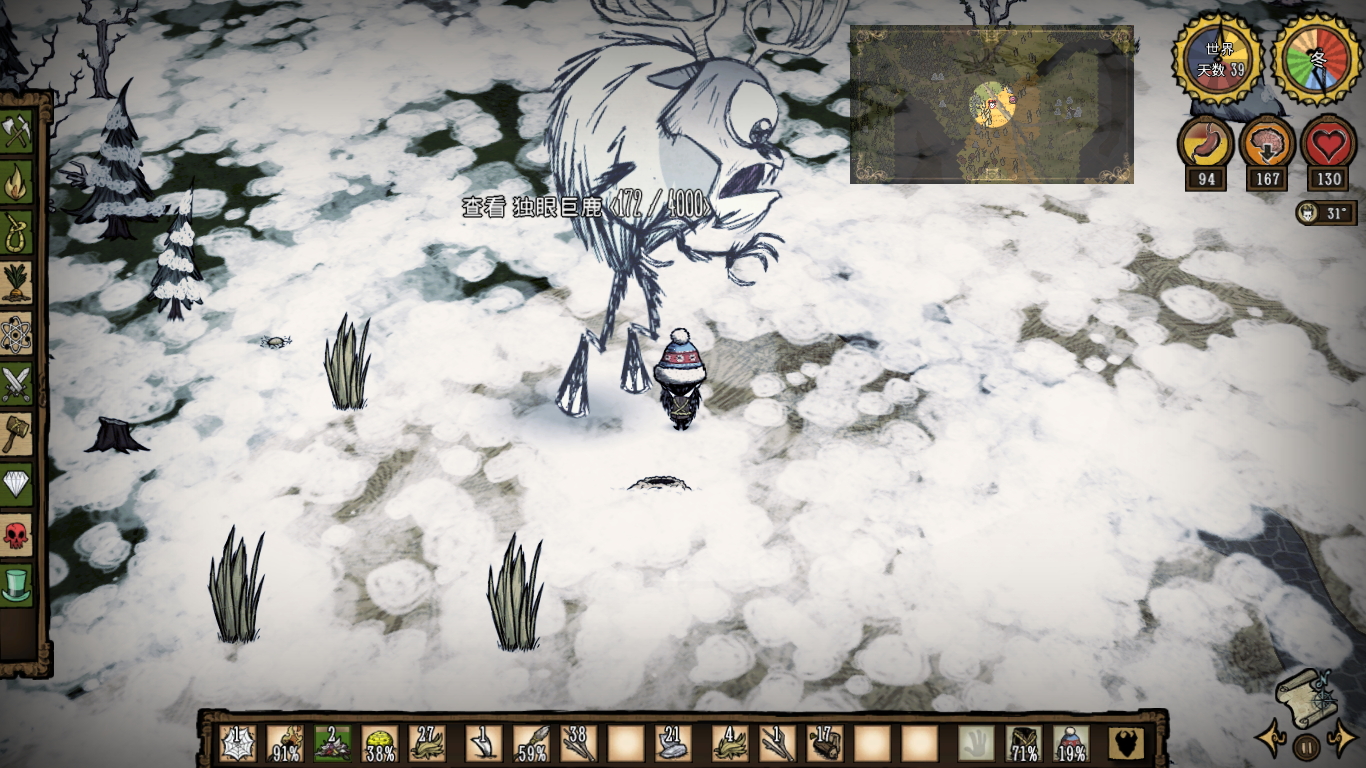Select the backpack slot on the inventory bar
Screen dimensions: 1366x768
(x=1127, y=744)
